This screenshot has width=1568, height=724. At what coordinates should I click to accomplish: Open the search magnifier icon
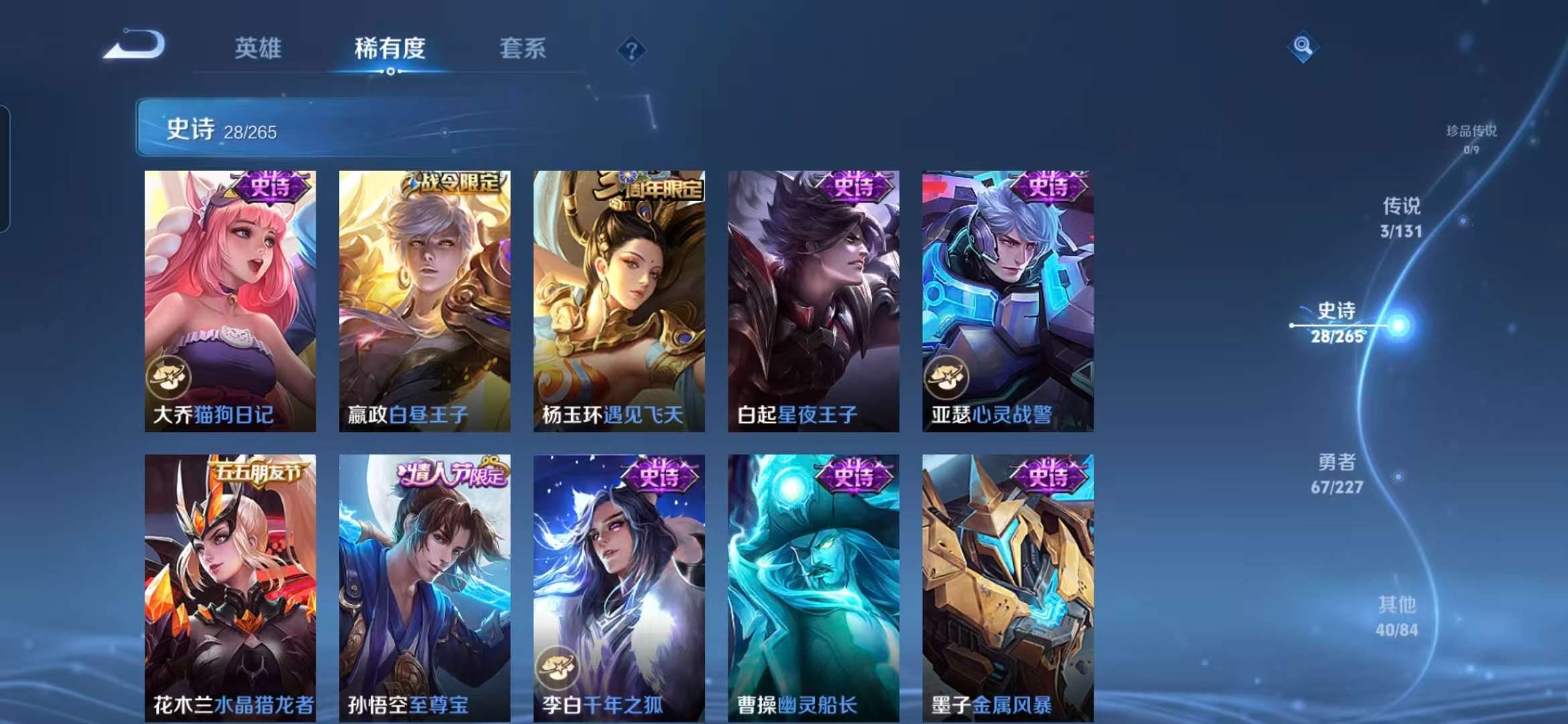click(x=1303, y=46)
